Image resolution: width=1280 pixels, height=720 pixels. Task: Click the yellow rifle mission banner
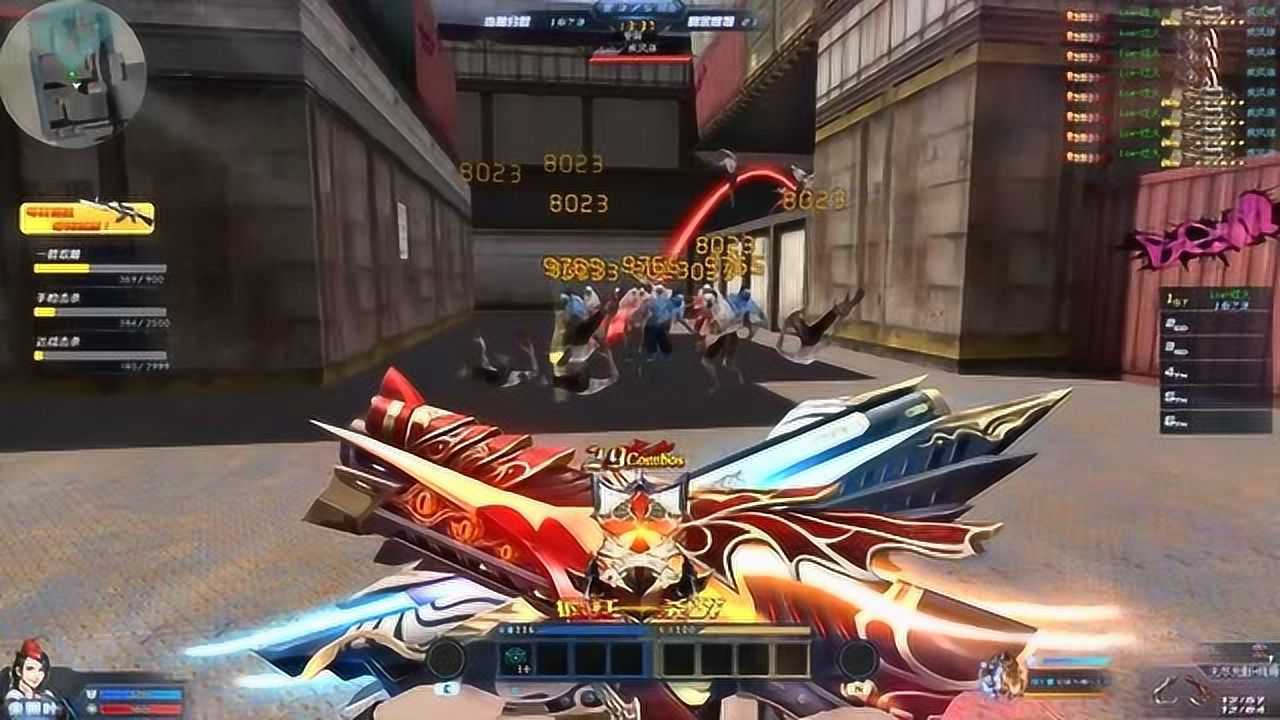click(x=87, y=217)
